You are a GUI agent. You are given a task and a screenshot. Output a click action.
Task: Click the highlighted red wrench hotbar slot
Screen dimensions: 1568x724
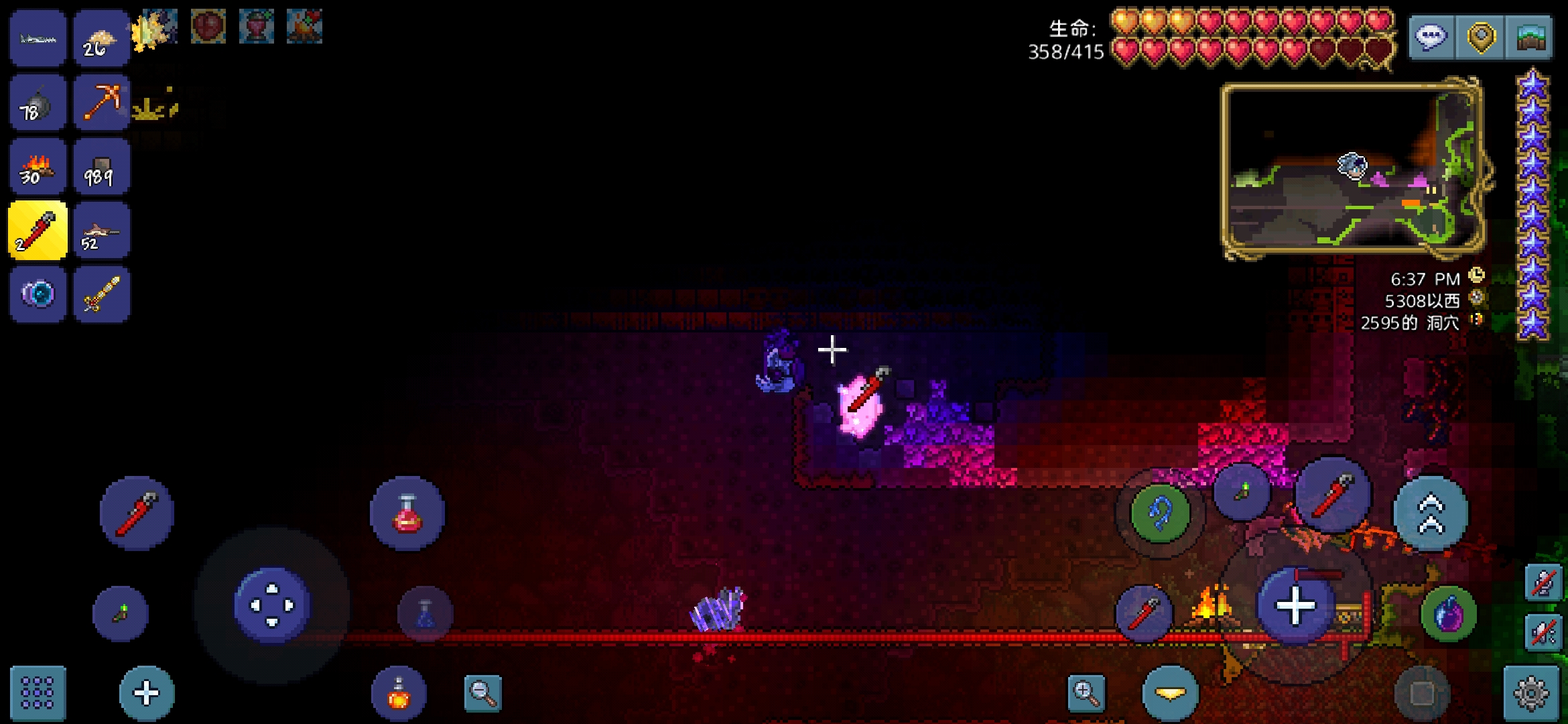click(38, 231)
